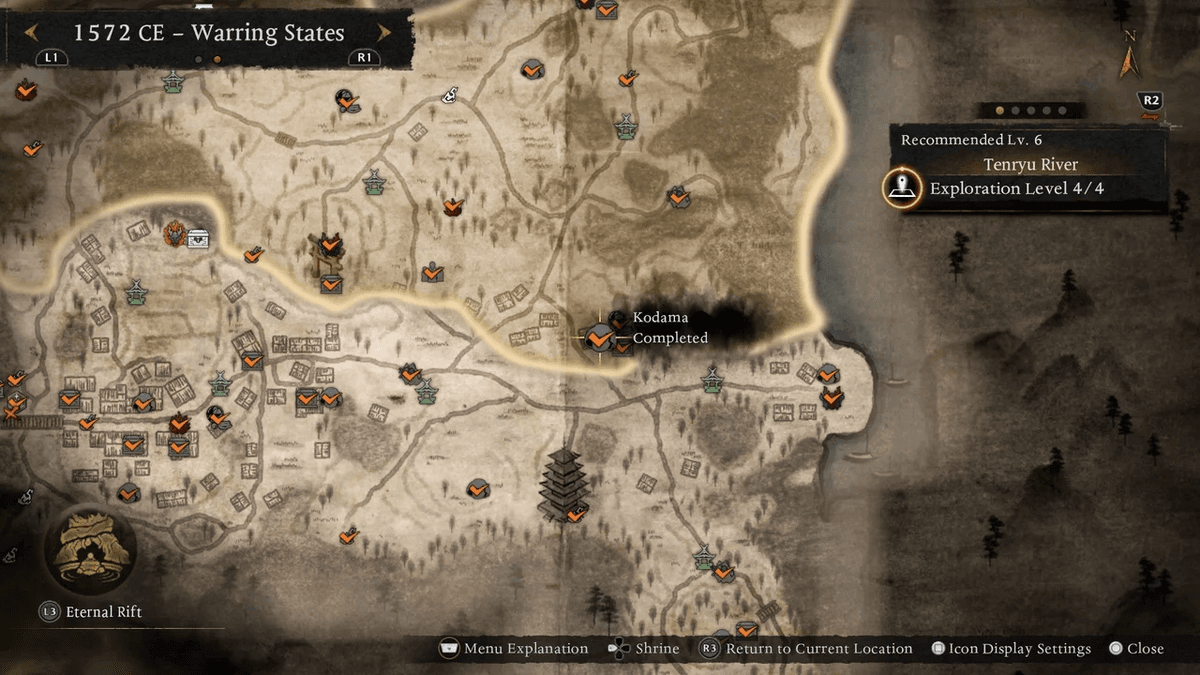Image resolution: width=1200 pixels, height=675 pixels.
Task: Open Icon Display Settings
Action: (1010, 649)
